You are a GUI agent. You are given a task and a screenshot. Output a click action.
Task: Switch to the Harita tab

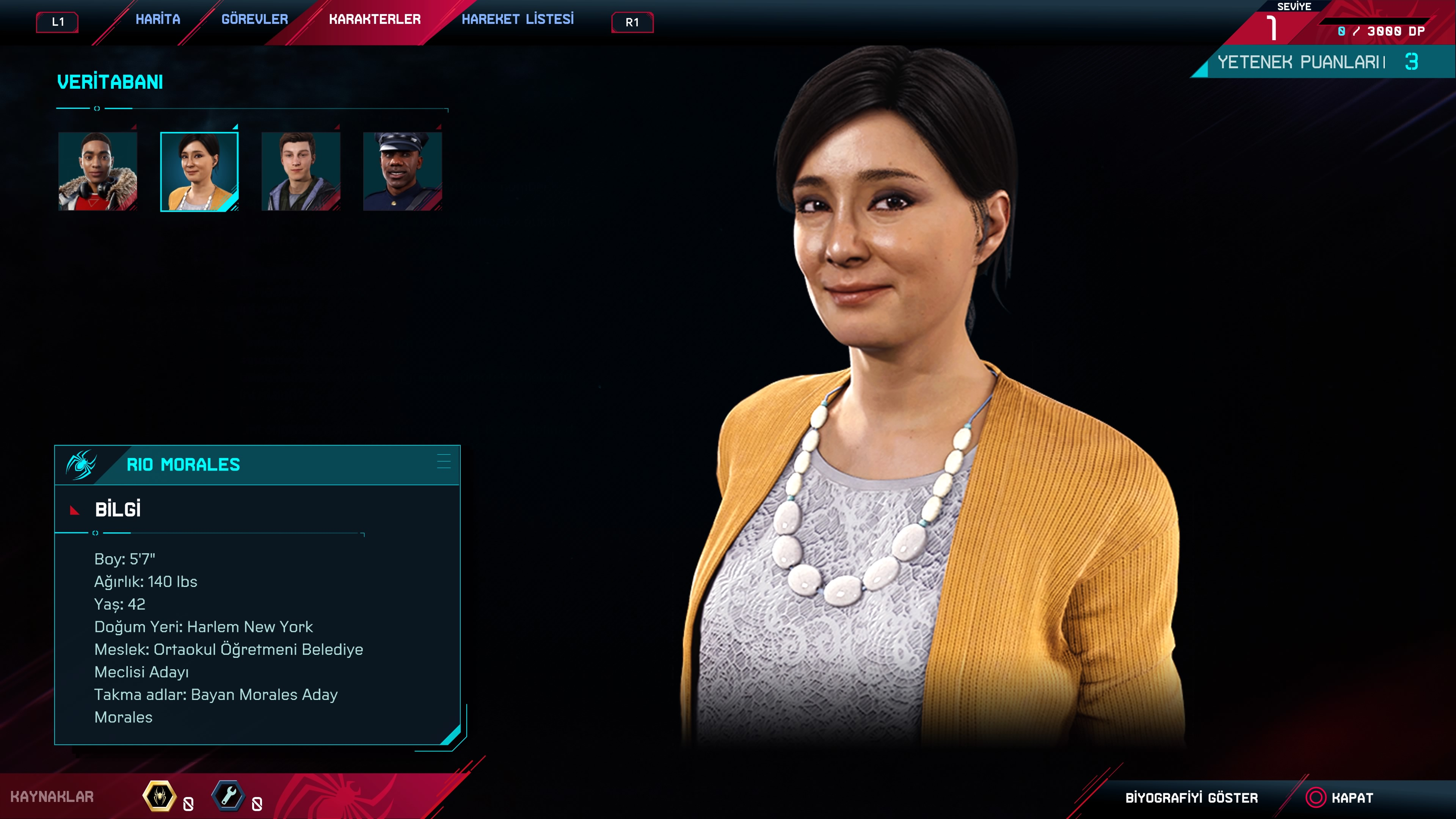click(x=158, y=20)
